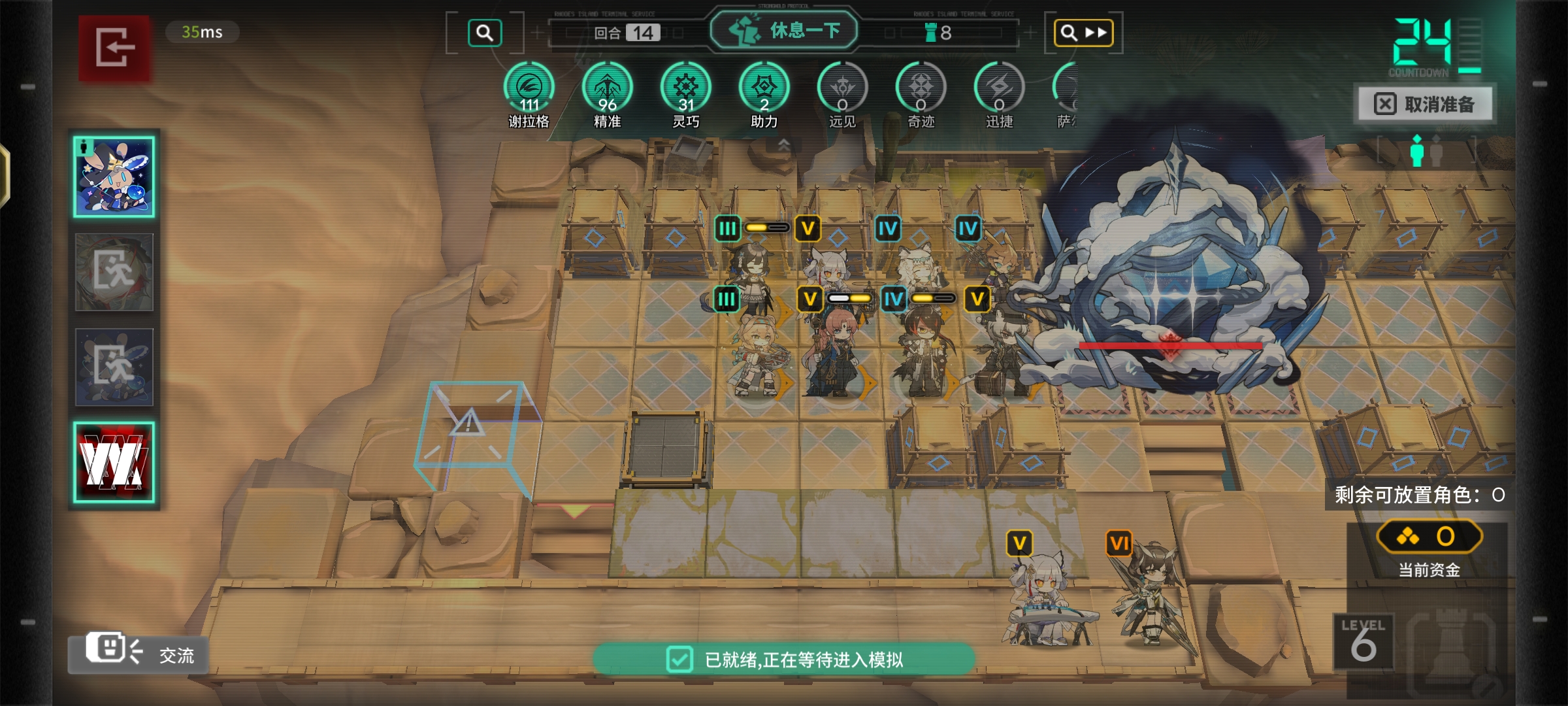The image size is (1568, 706).
Task: Open the magnifier inspect button
Action: [485, 33]
